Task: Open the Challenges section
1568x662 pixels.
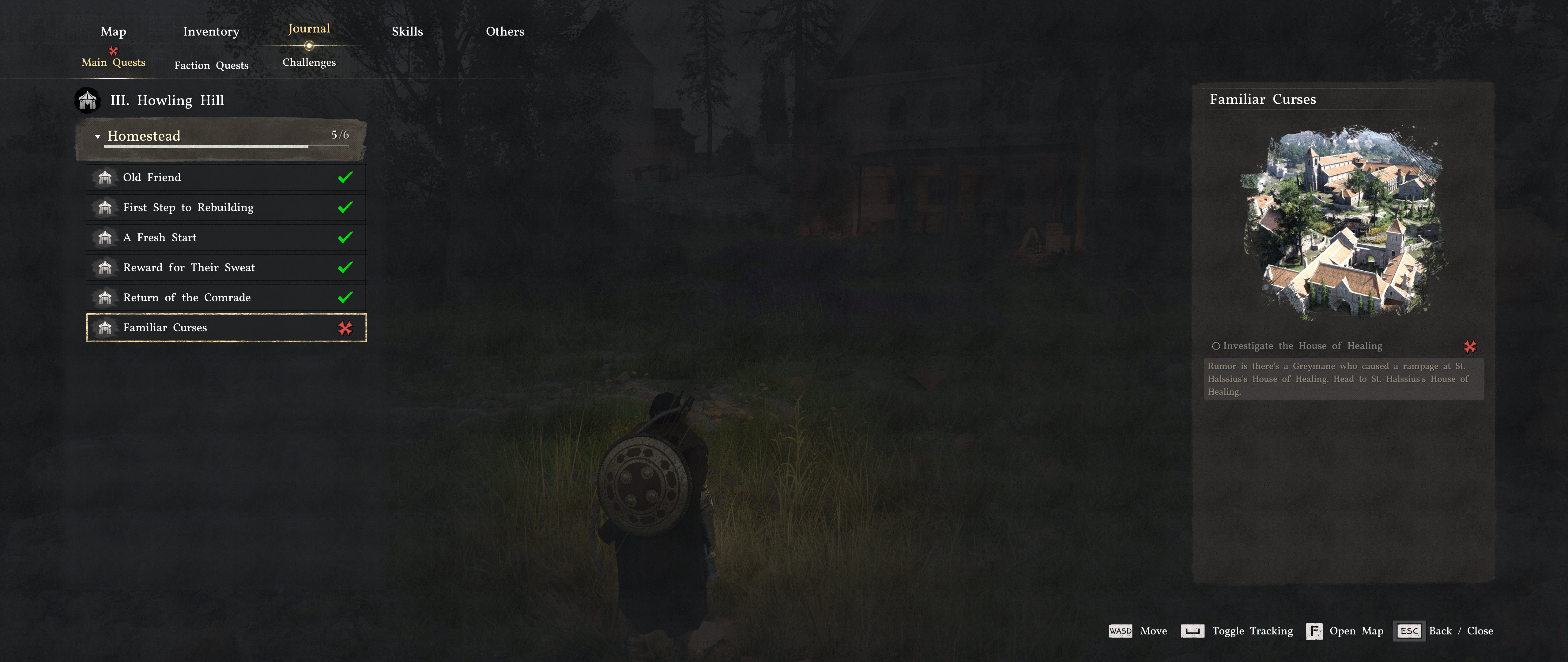Action: click(x=309, y=62)
